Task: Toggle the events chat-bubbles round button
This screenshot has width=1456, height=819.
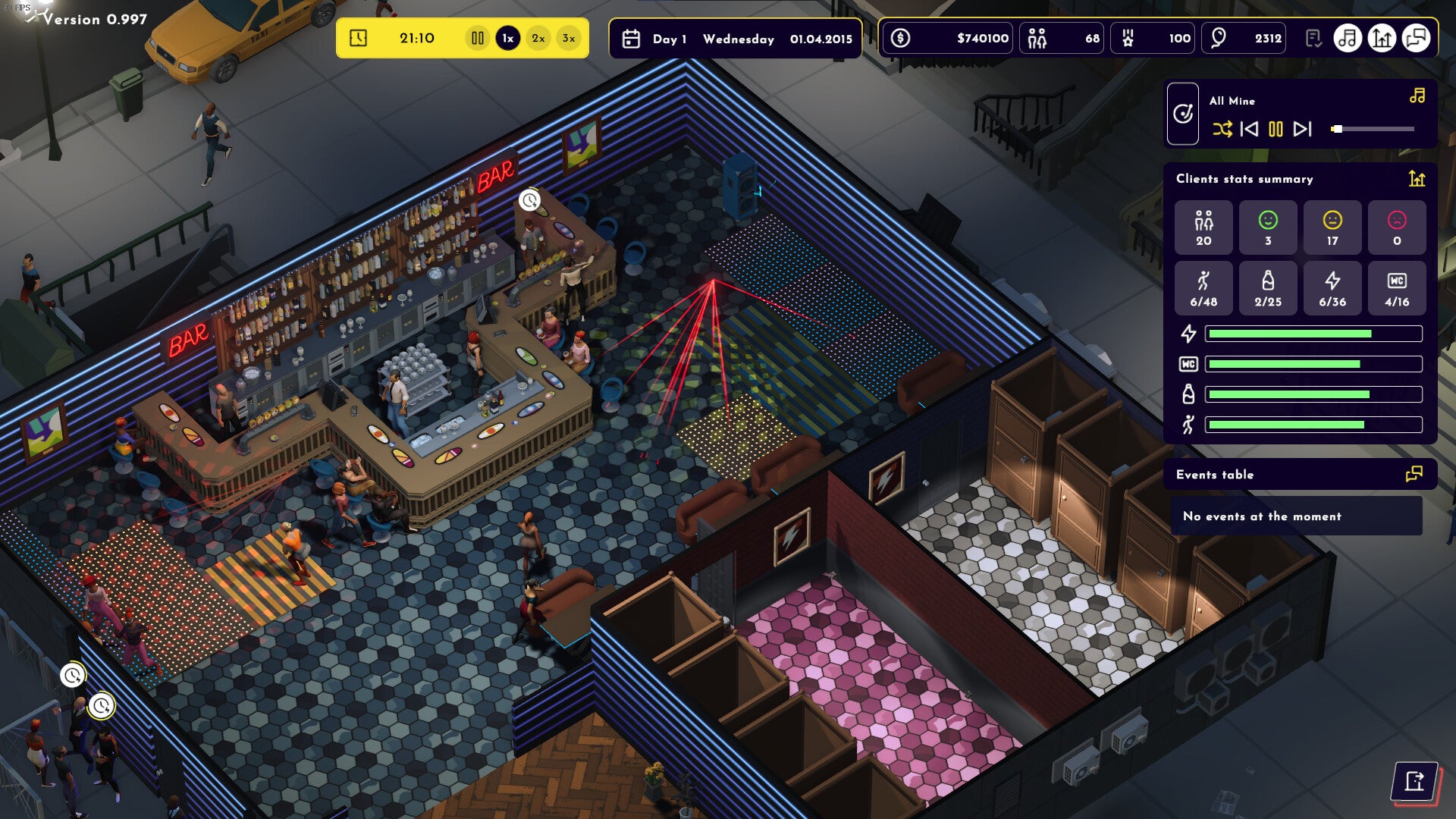Action: click(x=1416, y=38)
